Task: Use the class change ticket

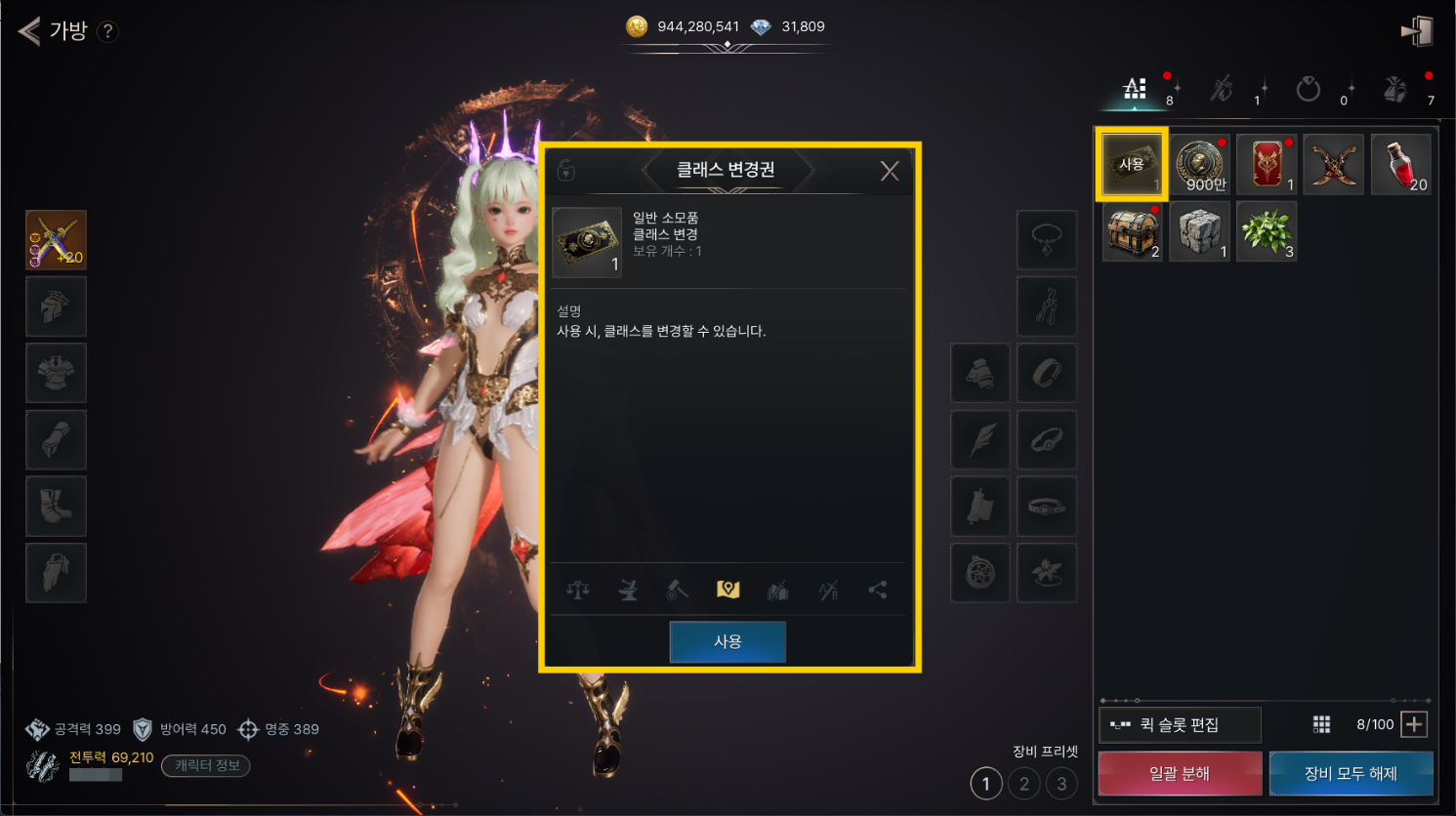Action: 728,641
